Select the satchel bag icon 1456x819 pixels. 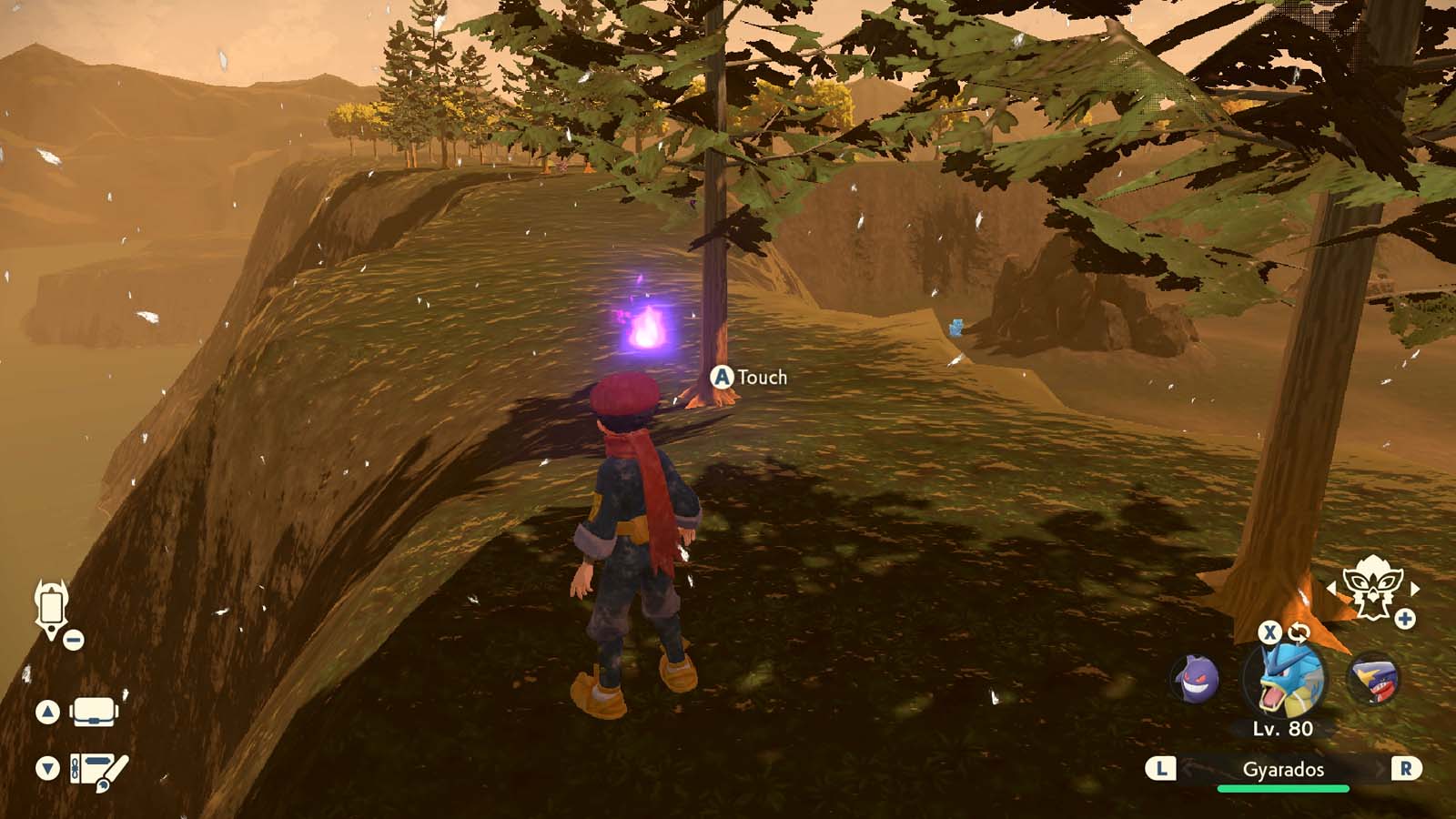(95, 713)
